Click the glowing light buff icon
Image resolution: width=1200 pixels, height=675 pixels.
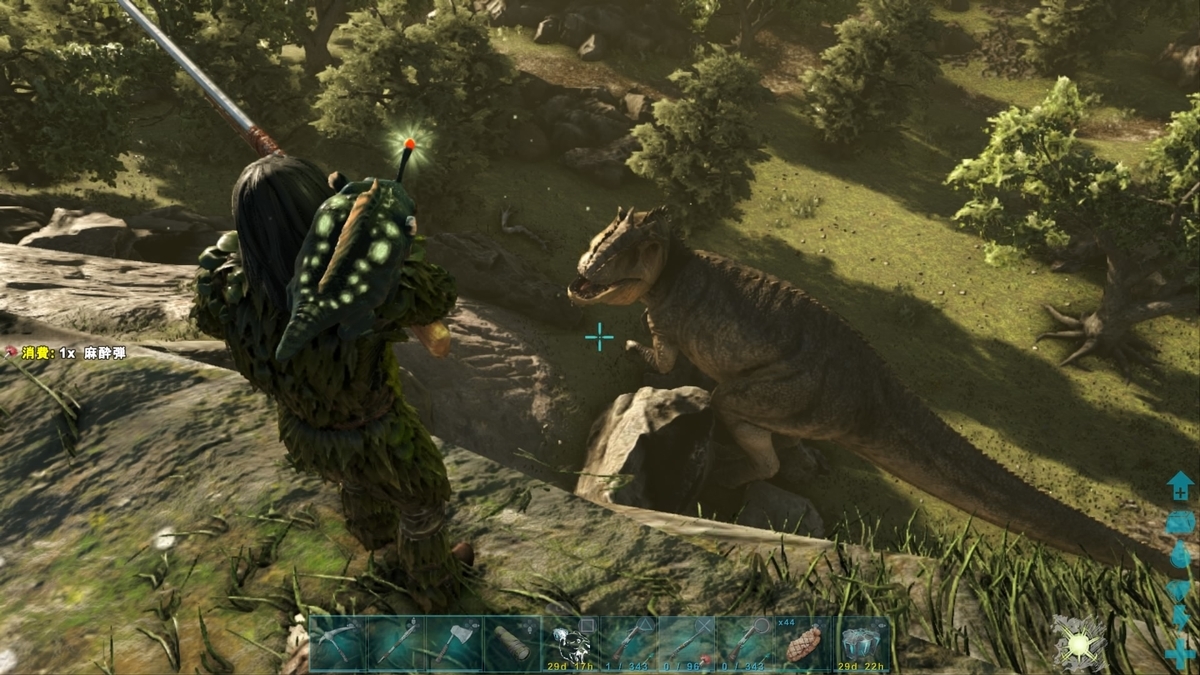click(x=1077, y=643)
